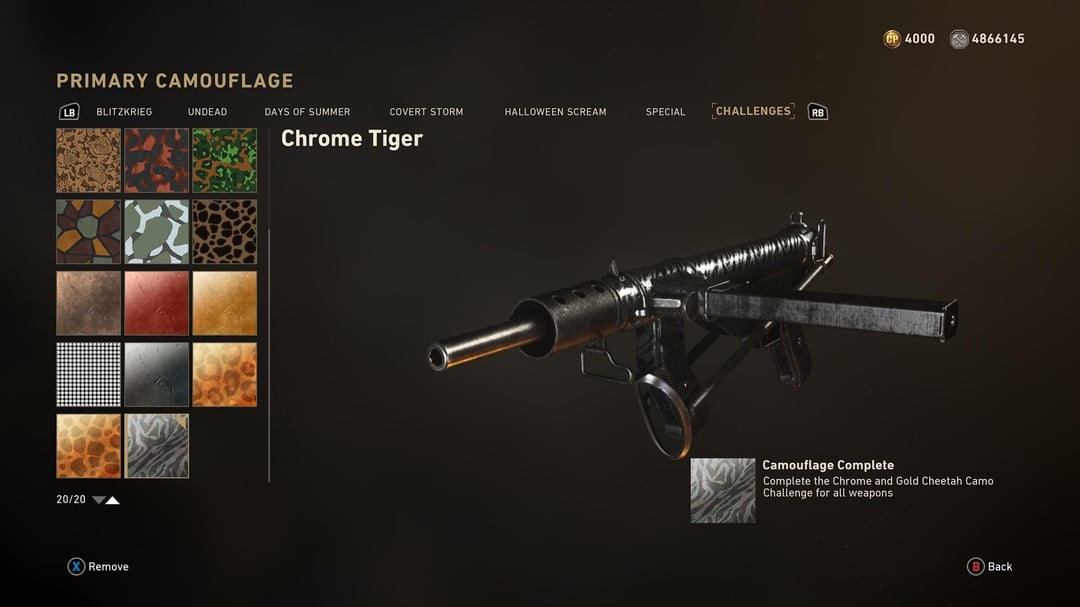Show the Covert Storm camouflages
This screenshot has width=1080, height=607.
click(x=426, y=112)
